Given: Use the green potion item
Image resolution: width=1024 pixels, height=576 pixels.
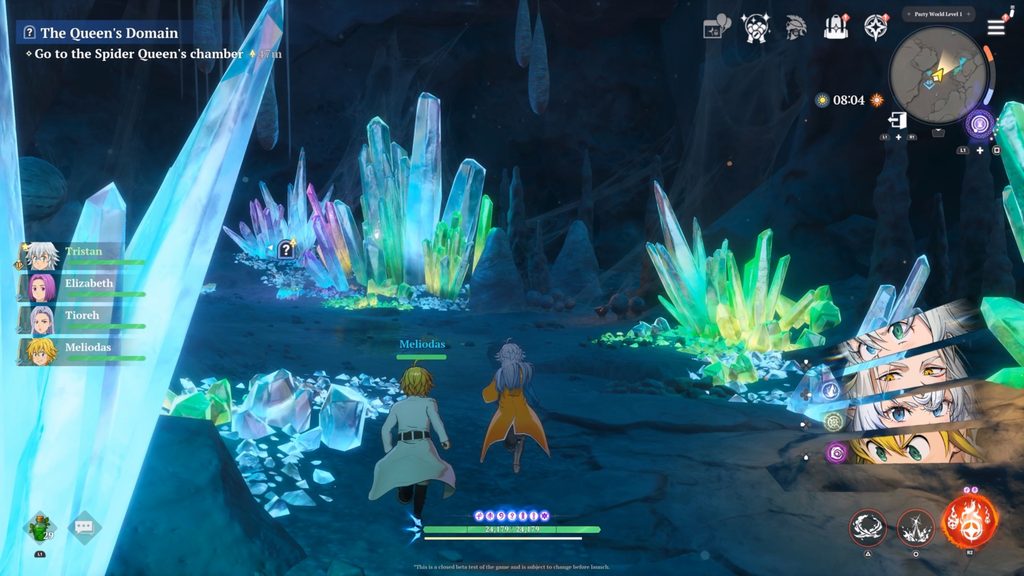Looking at the screenshot, I should (x=40, y=527).
